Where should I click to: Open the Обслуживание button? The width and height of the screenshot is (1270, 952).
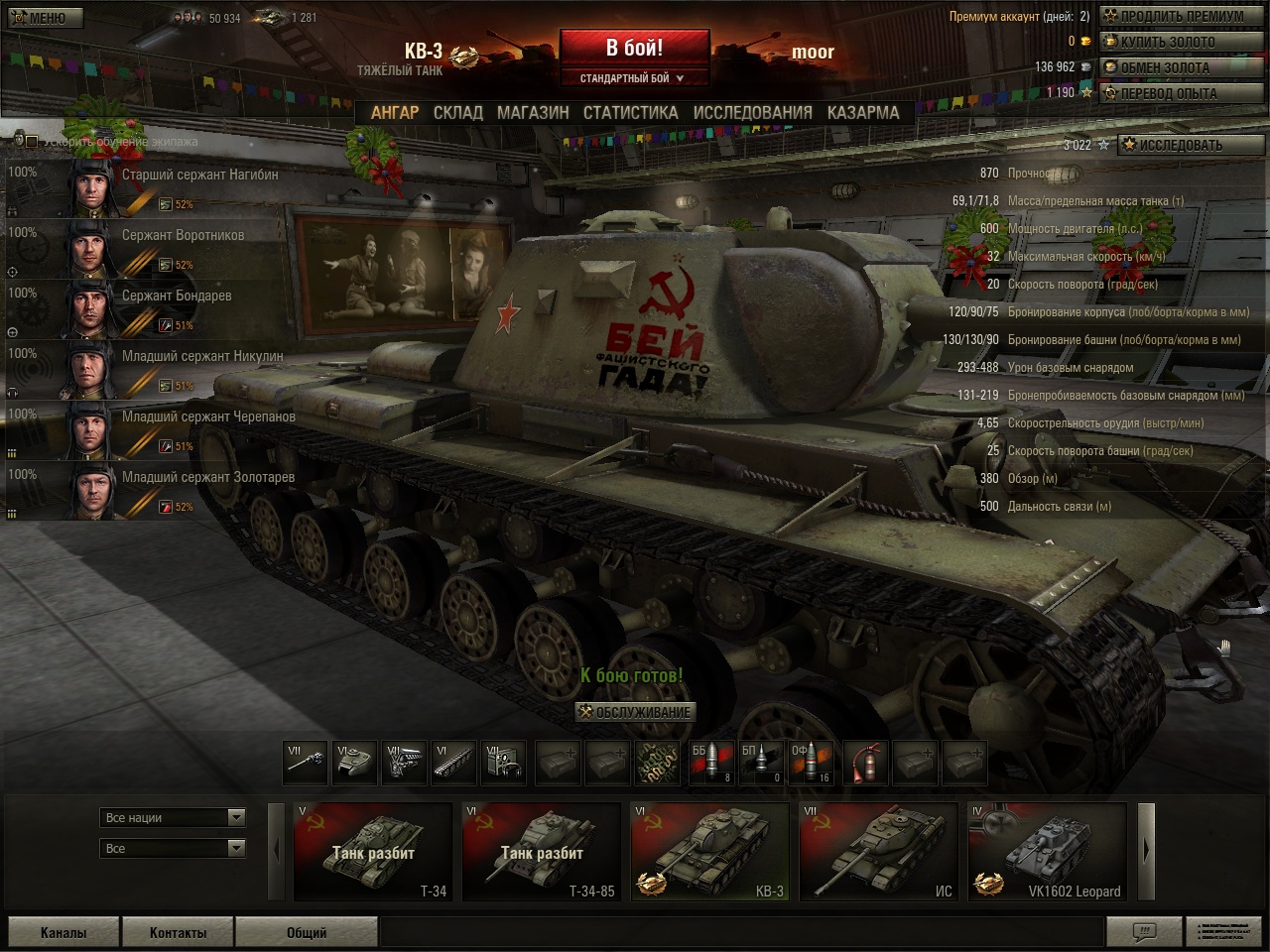coord(635,711)
